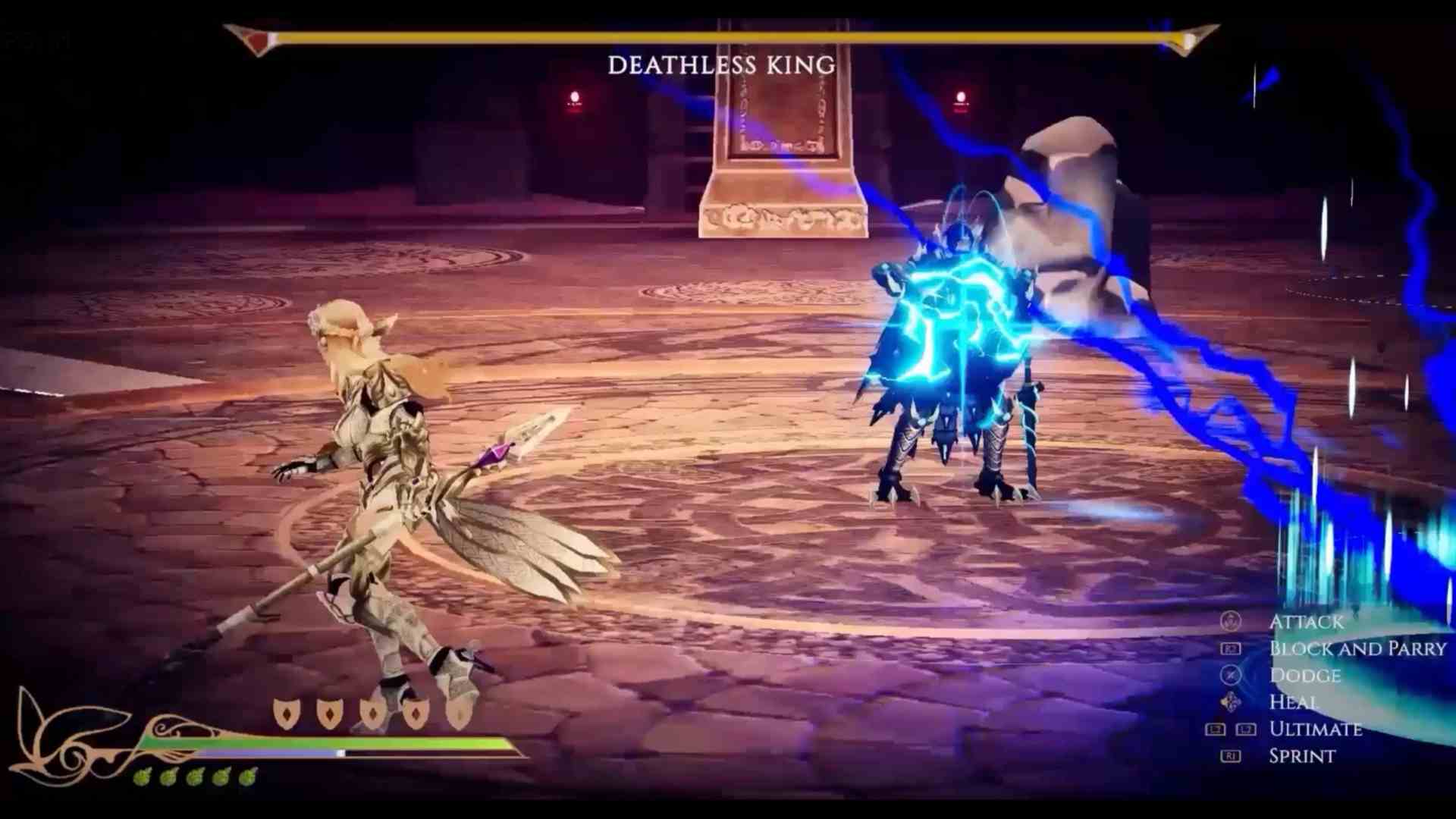Click the L3 Ultimate button icon
This screenshot has height=819, width=1456.
point(1216,729)
